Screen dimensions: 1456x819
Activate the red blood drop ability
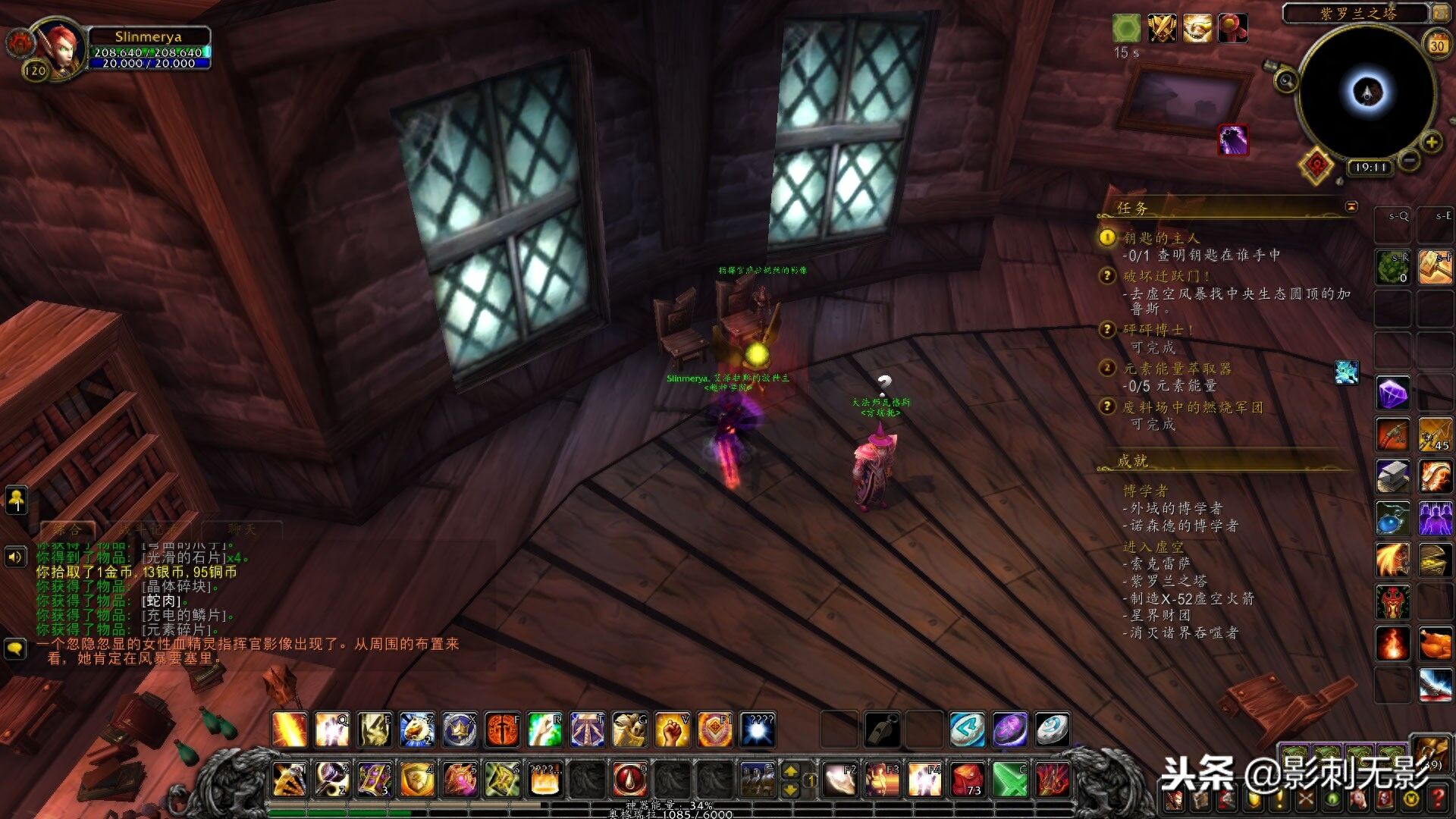pyautogui.click(x=629, y=780)
